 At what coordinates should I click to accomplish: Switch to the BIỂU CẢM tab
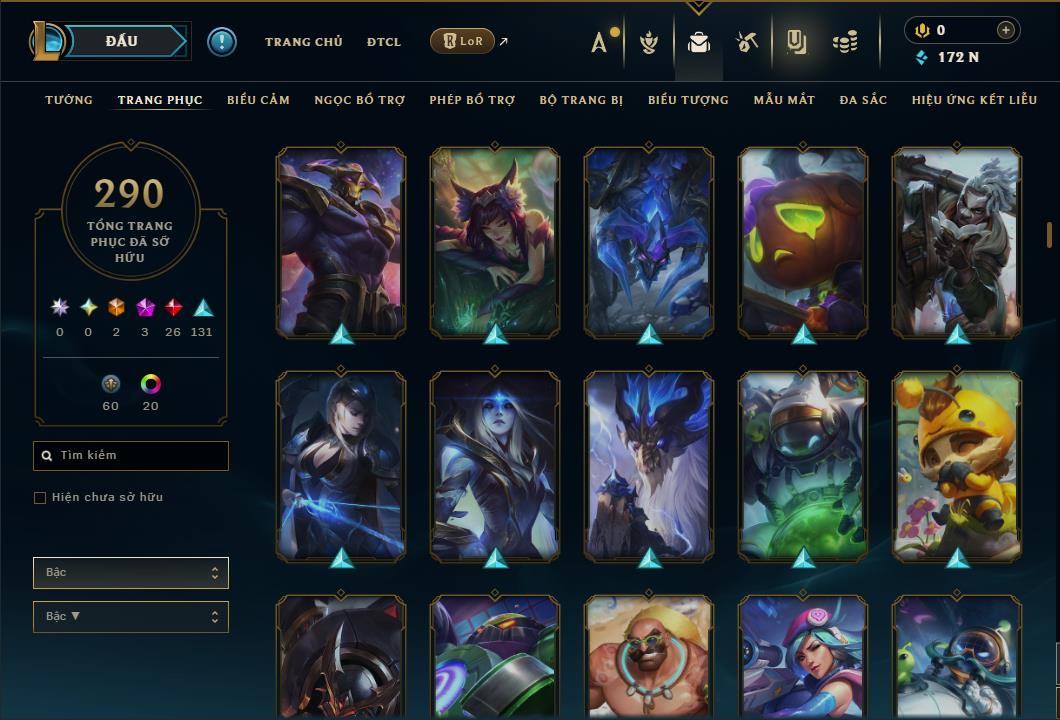click(x=258, y=100)
